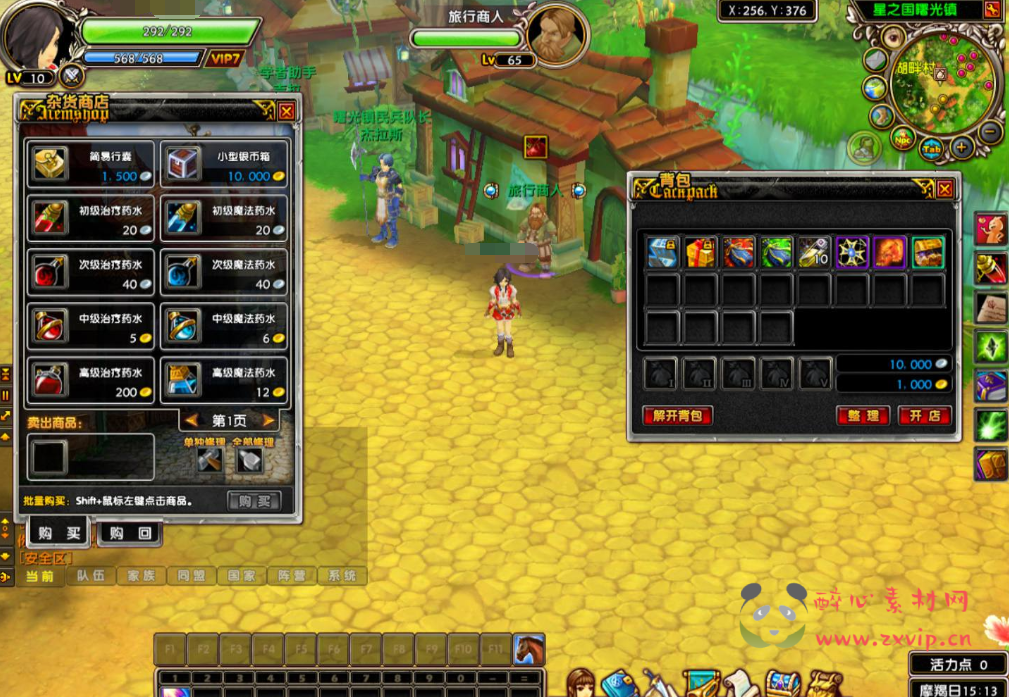Close the 杂货商店 item shop window
Viewport: 1009px width, 697px height.
point(287,111)
